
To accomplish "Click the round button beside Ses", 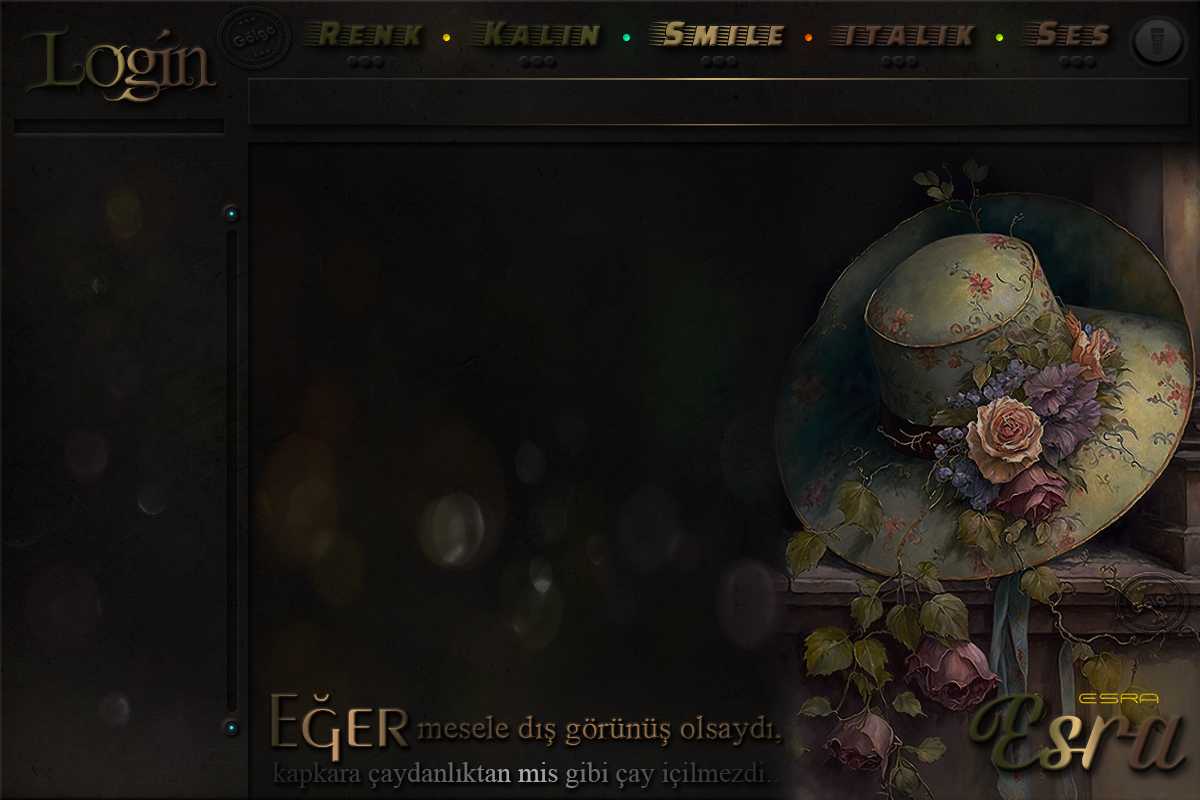I will (1158, 41).
